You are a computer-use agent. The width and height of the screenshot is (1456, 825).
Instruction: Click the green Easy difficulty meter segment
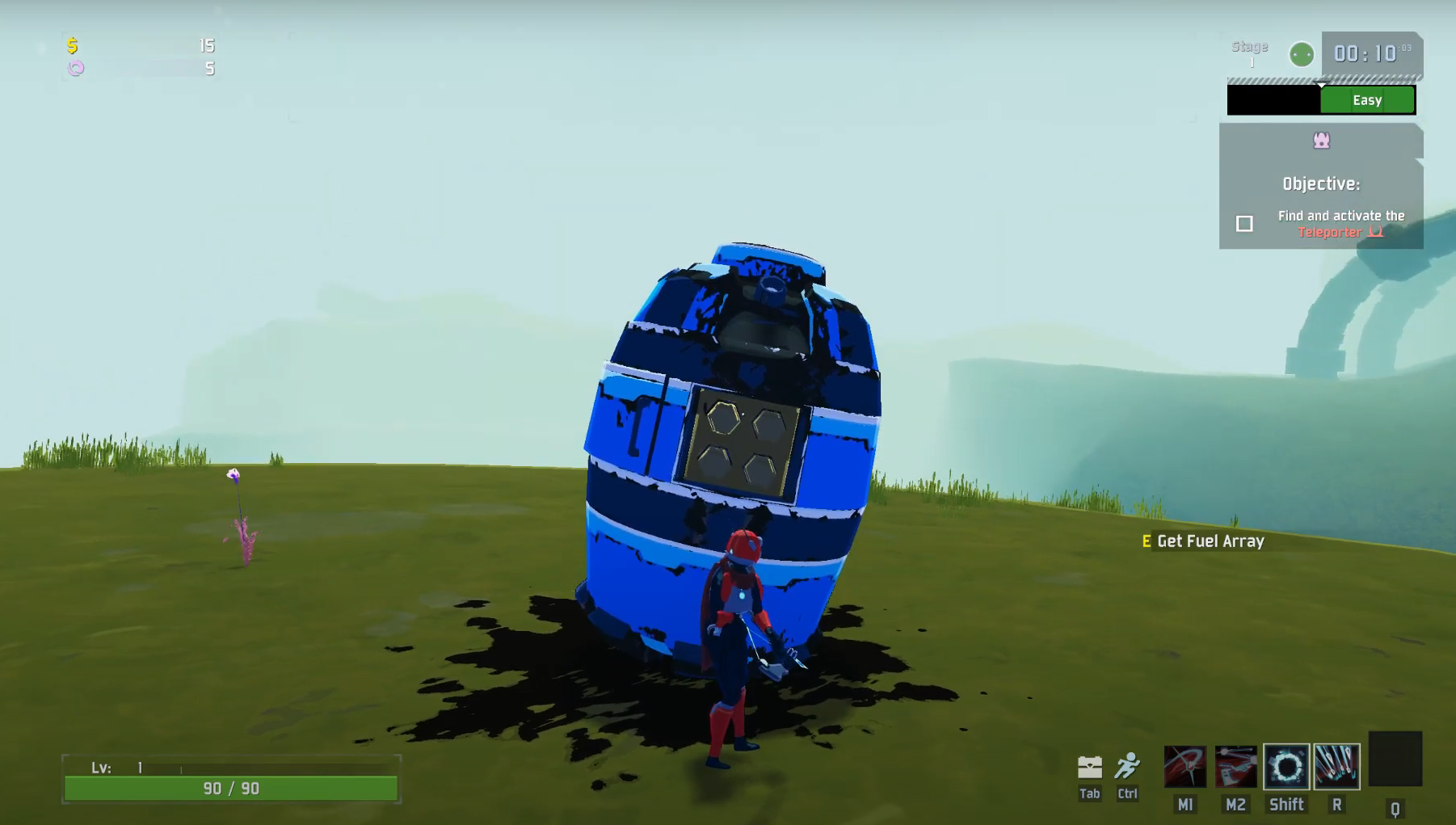(x=1367, y=99)
